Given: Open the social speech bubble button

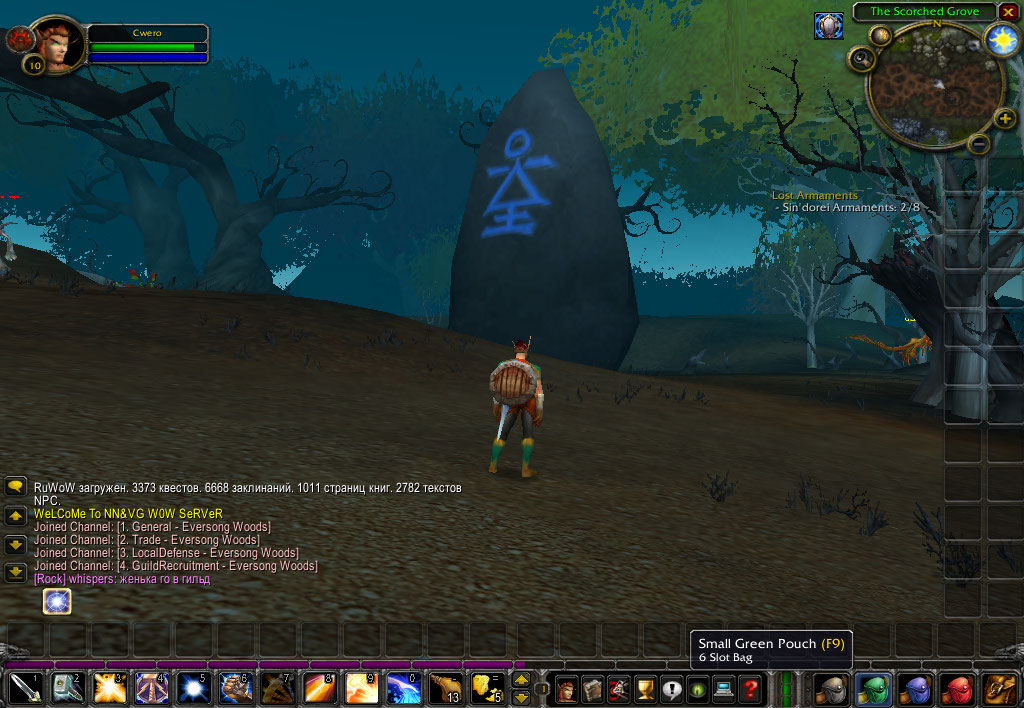Looking at the screenshot, I should tap(671, 689).
